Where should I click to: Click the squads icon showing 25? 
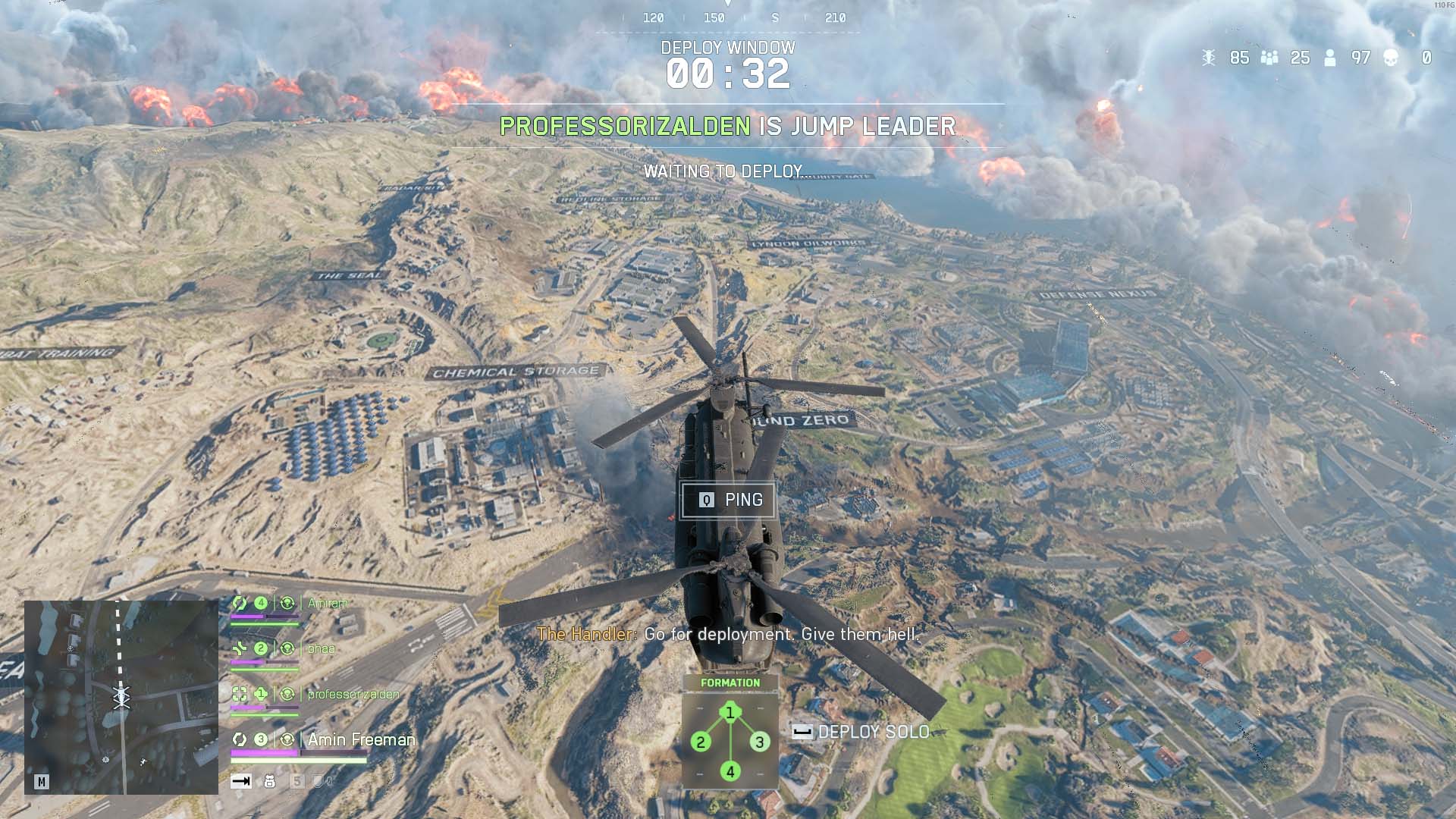[1269, 58]
